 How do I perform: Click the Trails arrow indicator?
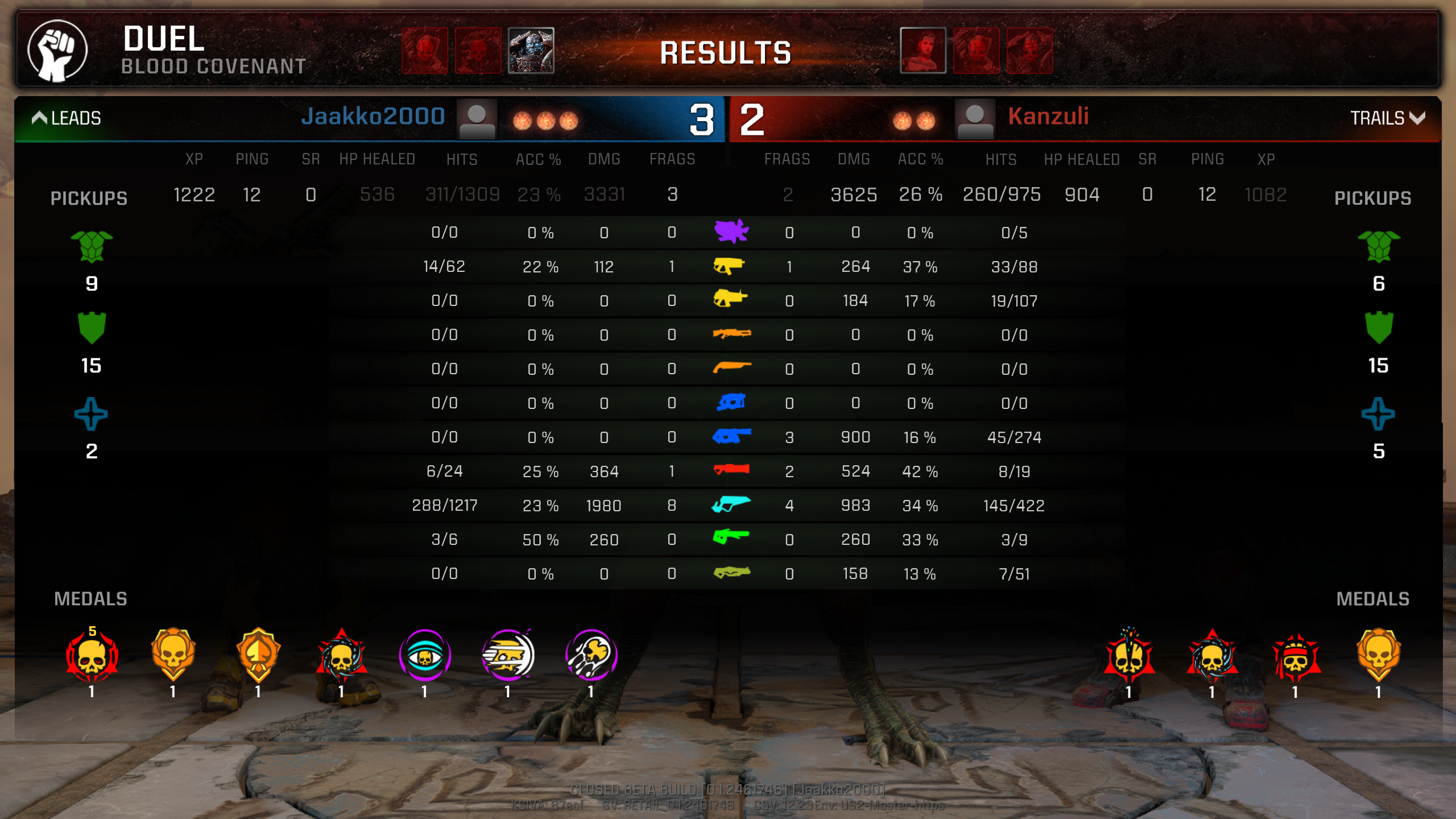(1418, 118)
